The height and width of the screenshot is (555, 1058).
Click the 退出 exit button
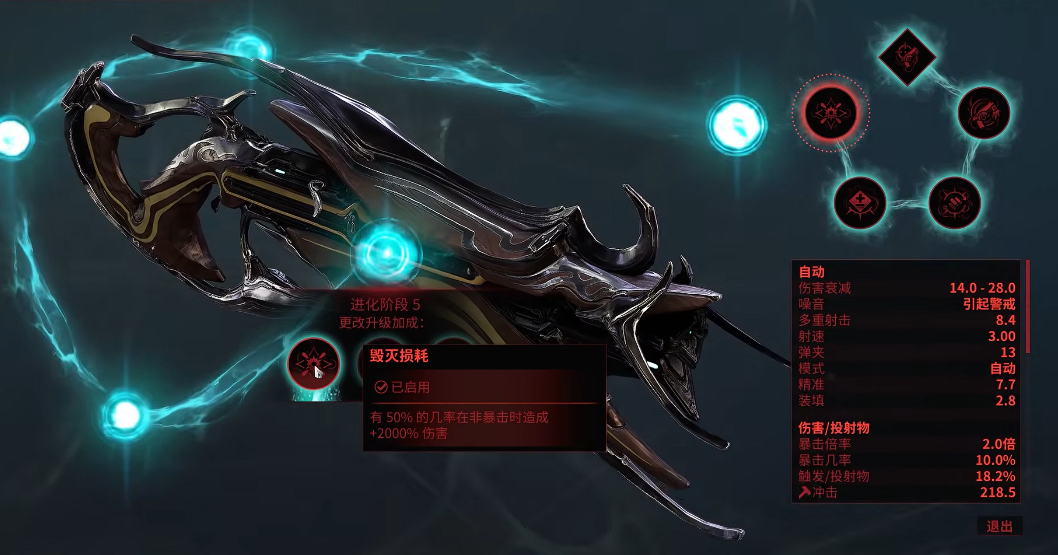pos(999,526)
